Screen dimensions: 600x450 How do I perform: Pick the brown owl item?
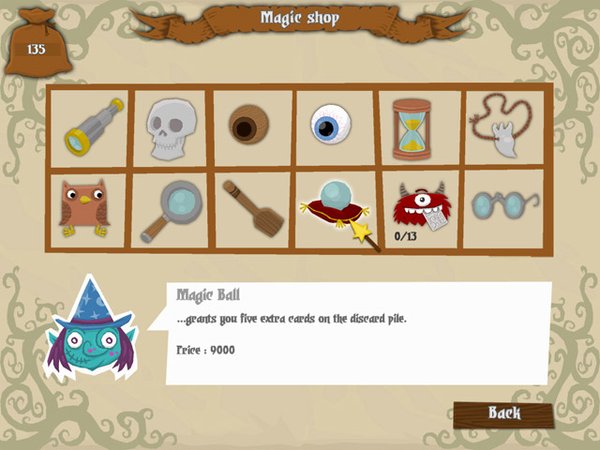pos(84,208)
